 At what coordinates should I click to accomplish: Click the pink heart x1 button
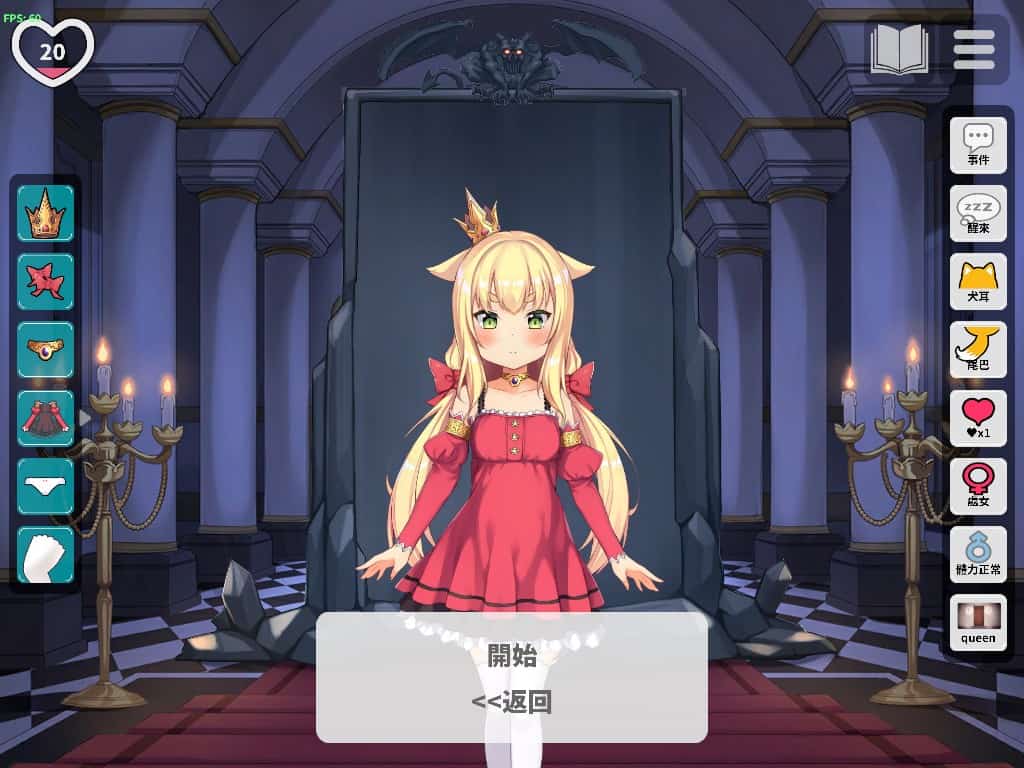coord(977,418)
